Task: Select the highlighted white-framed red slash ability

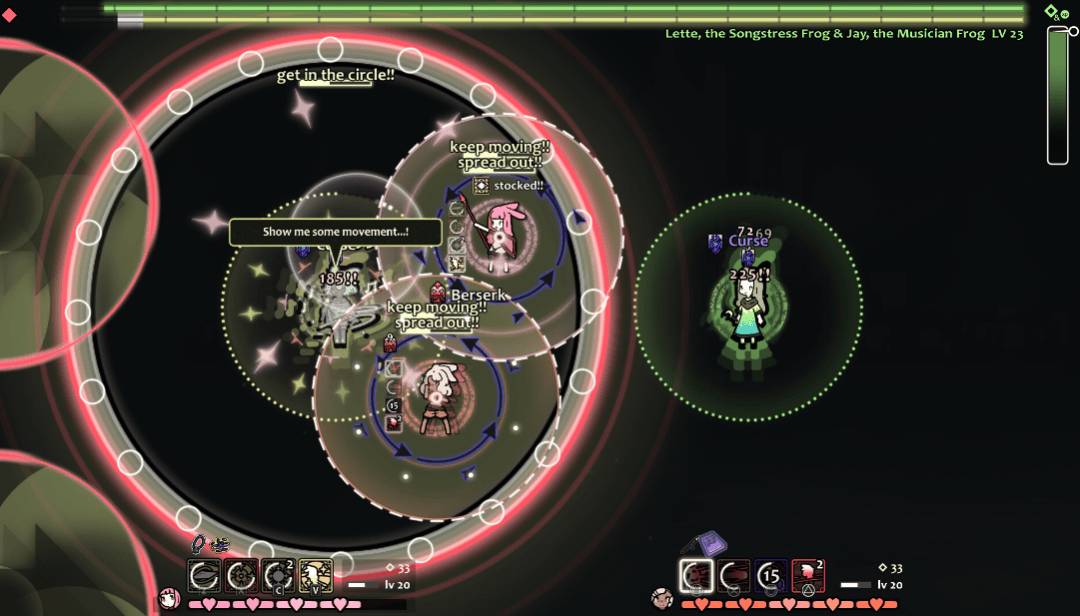Action: 696,576
